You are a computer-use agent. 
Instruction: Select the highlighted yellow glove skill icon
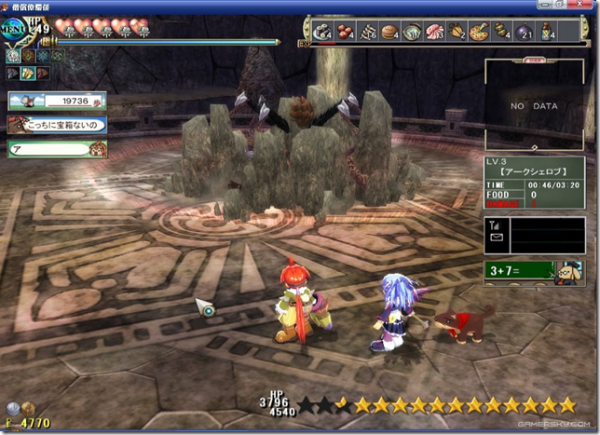[28, 73]
